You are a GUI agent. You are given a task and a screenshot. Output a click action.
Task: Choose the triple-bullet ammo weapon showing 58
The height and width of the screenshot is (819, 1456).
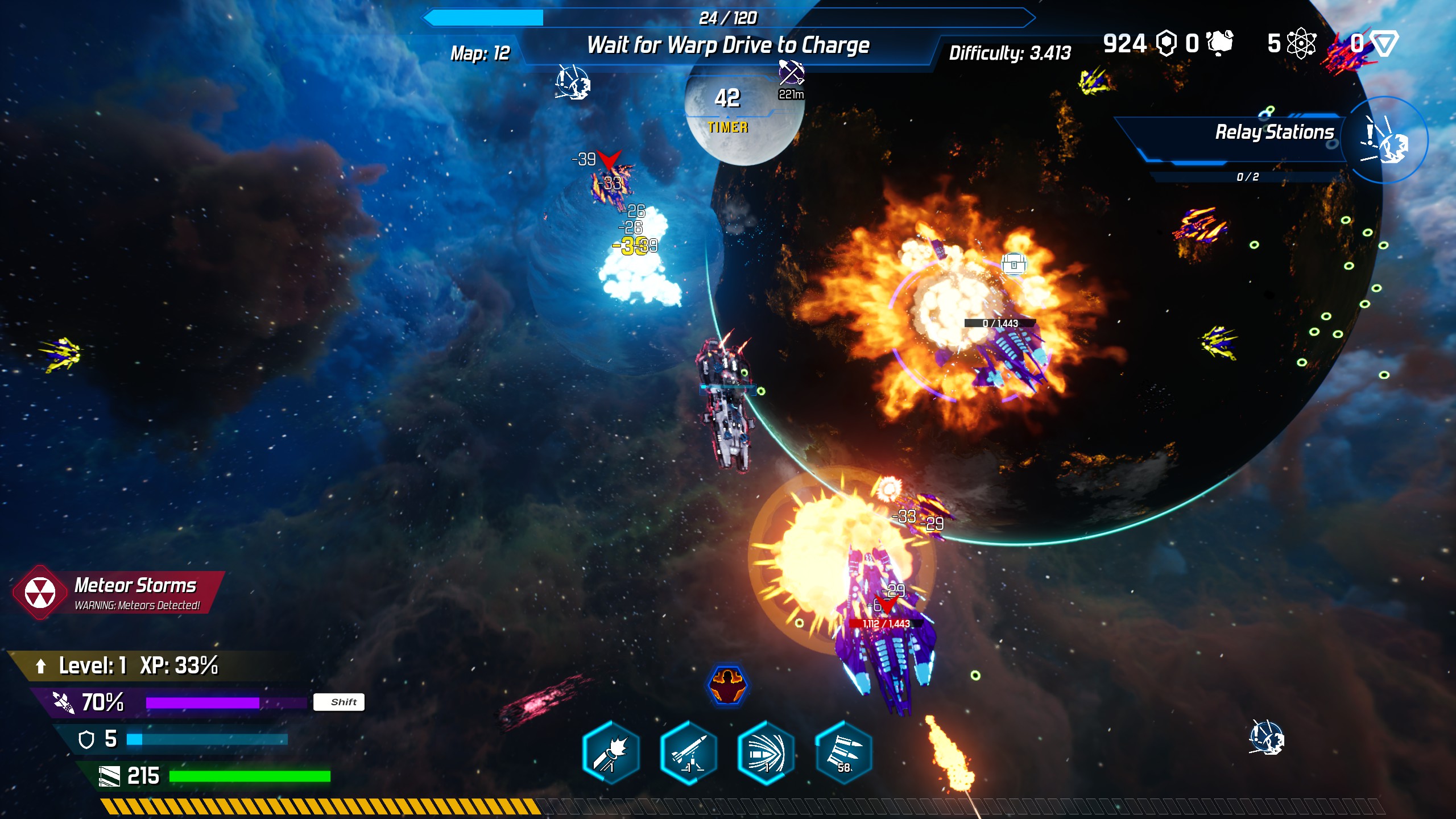pos(843,753)
